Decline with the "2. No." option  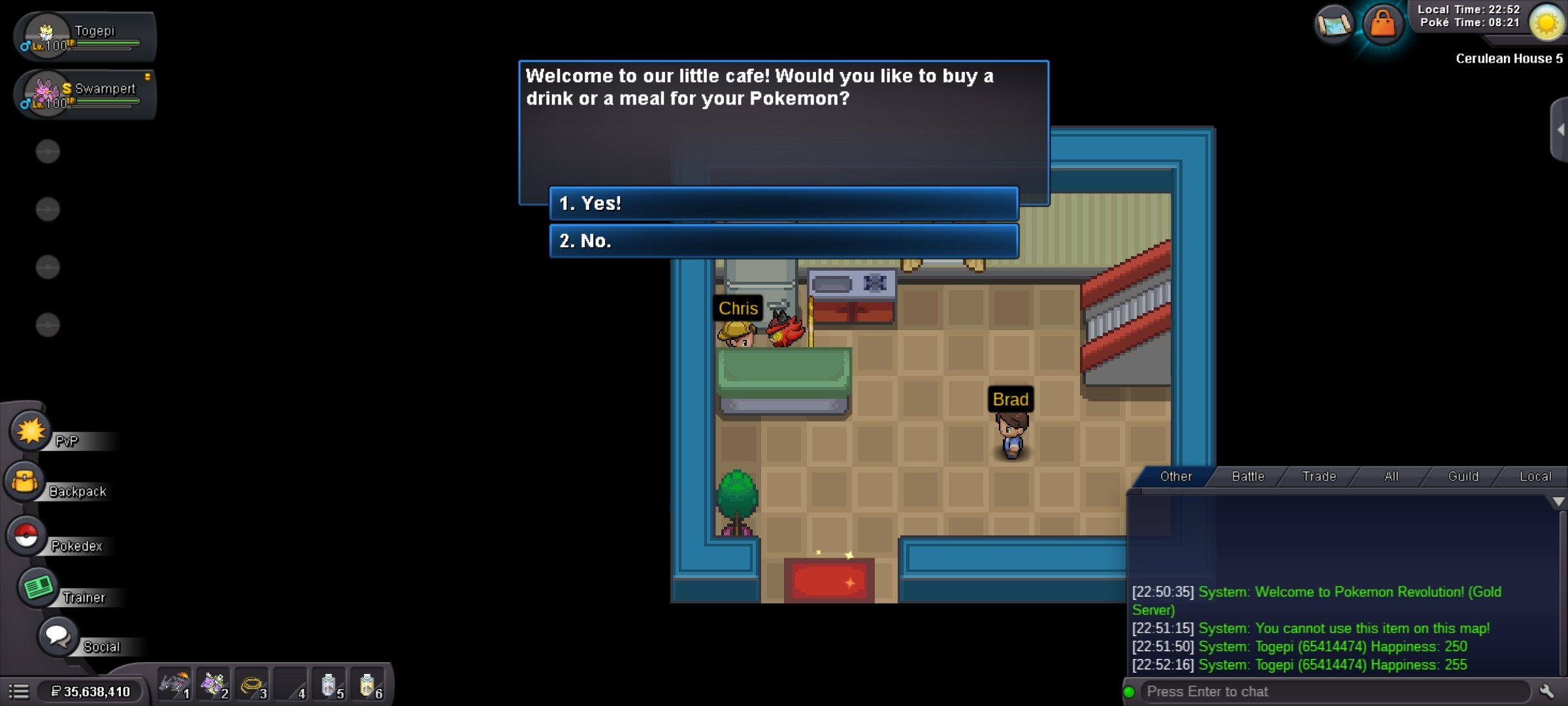pyautogui.click(x=783, y=241)
